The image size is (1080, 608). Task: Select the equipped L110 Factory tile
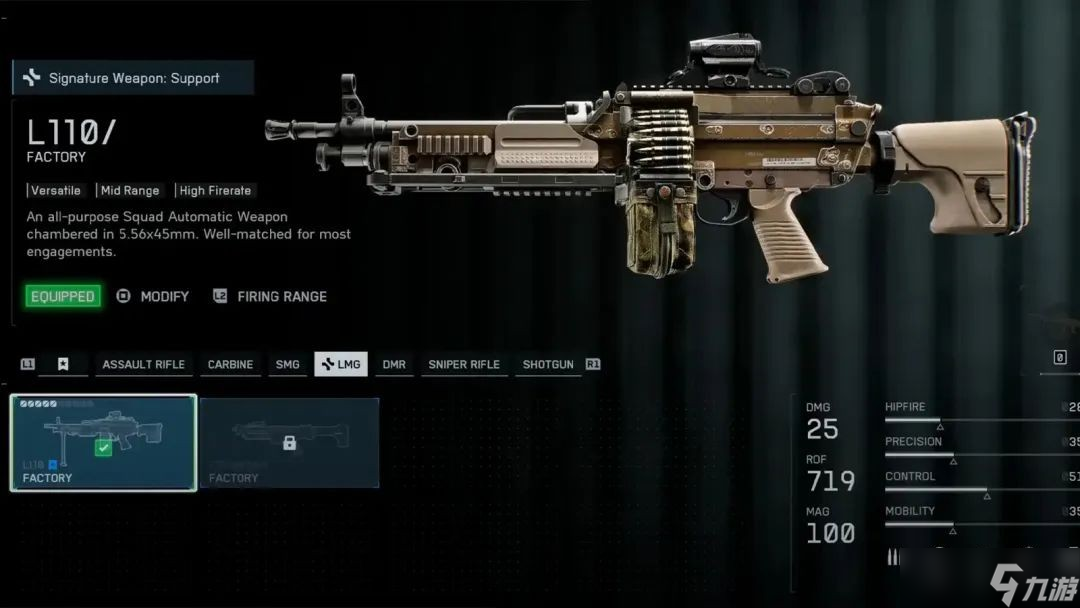pyautogui.click(x=103, y=442)
